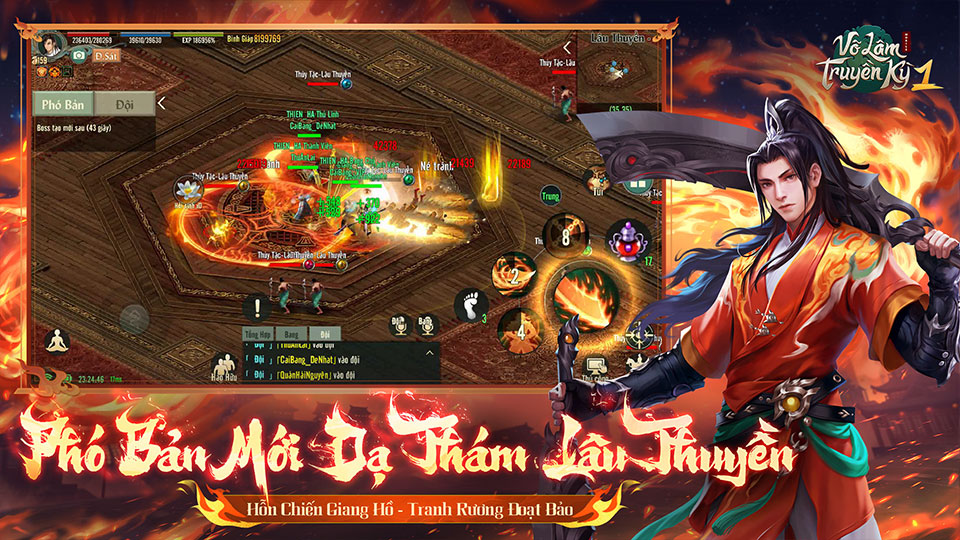Screen dimensions: 960x540
Task: Toggle the Đ.Sát combat mode button
Action: click(x=107, y=57)
